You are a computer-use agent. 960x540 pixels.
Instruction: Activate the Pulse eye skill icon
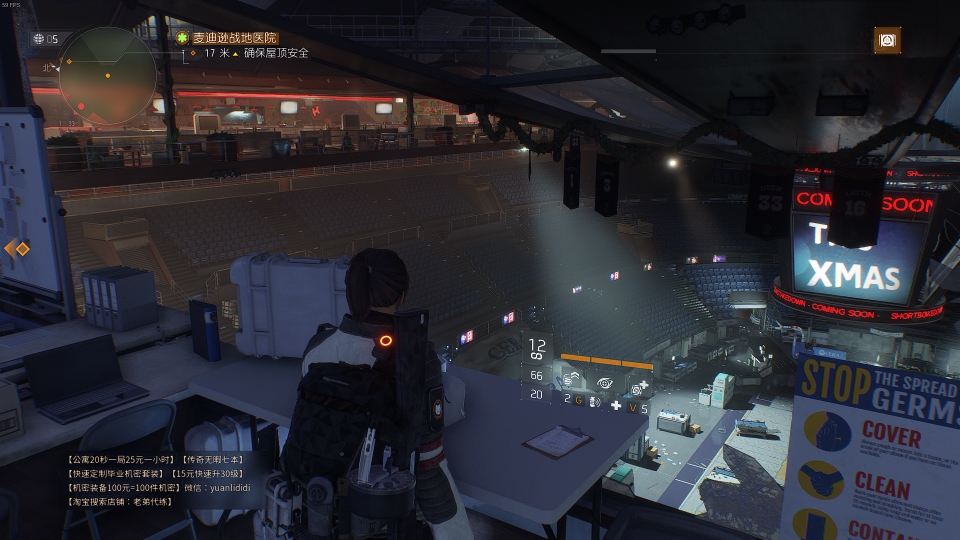607,381
